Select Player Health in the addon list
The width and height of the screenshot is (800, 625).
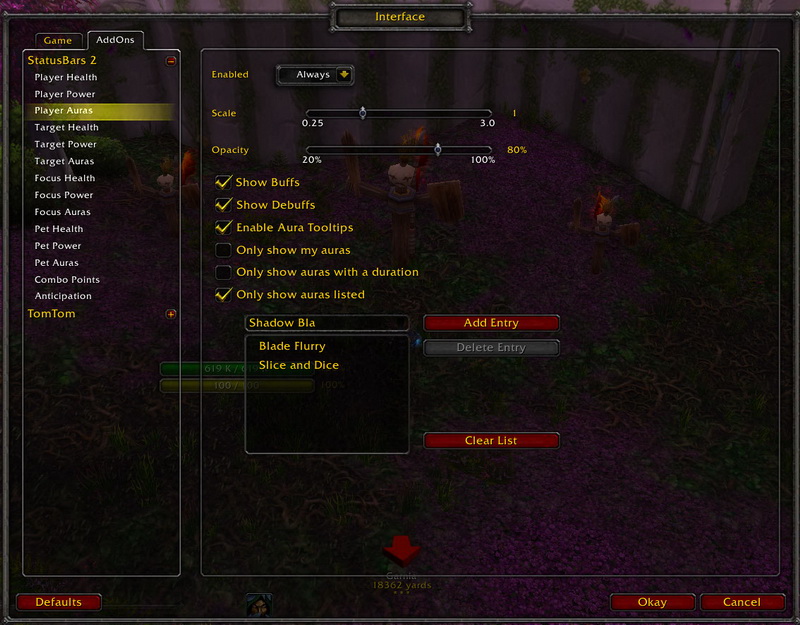tap(66, 77)
